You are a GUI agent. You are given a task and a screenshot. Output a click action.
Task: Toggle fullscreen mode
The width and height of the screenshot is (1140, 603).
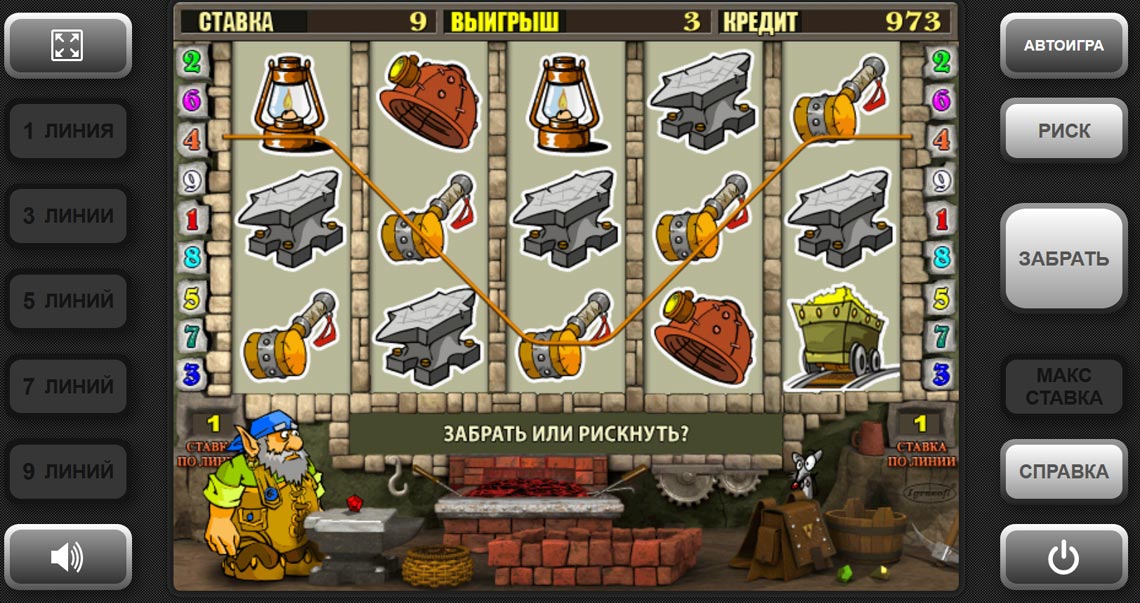coord(67,45)
